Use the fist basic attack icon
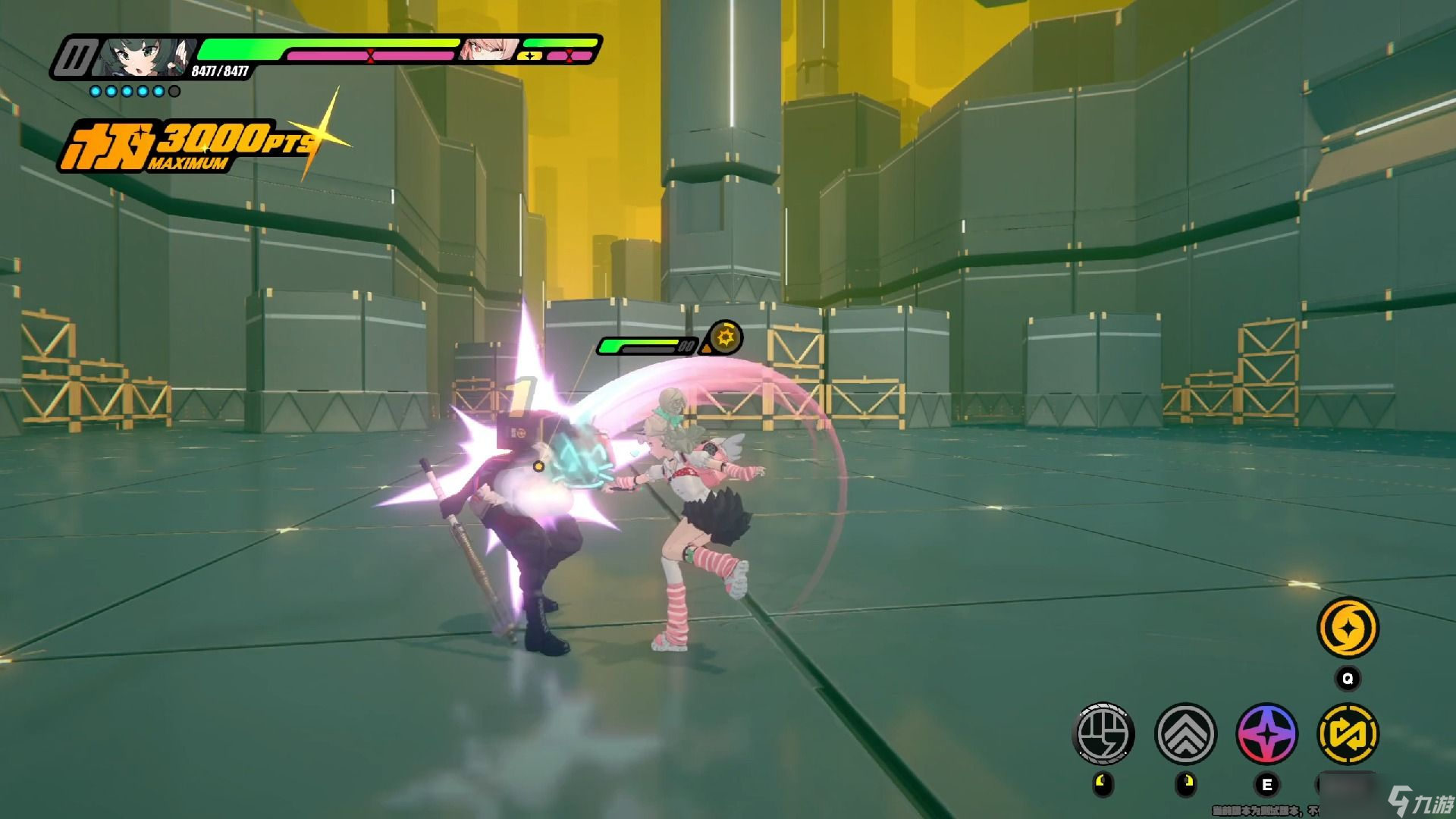This screenshot has height=819, width=1456. [x=1103, y=733]
